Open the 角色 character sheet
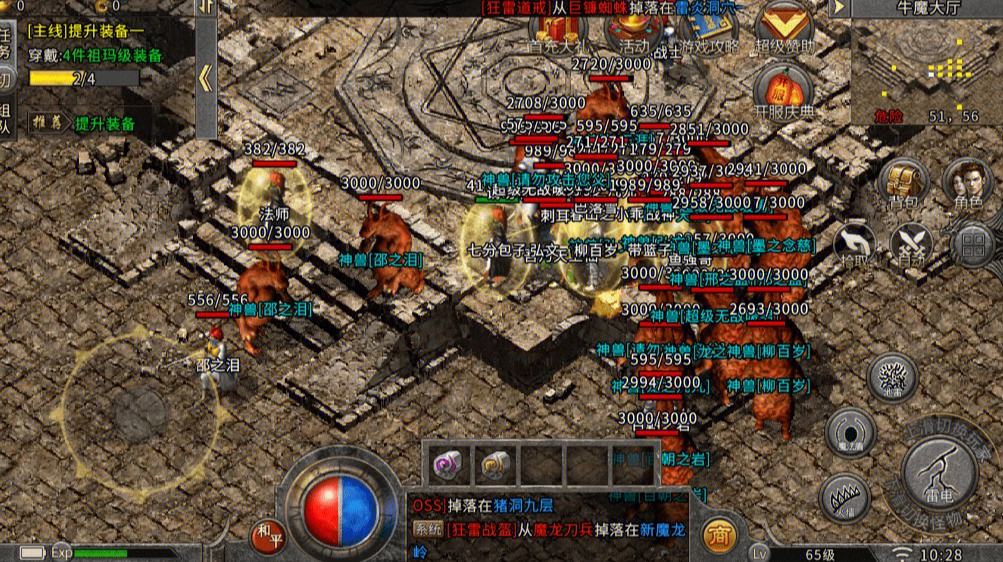 [x=967, y=185]
